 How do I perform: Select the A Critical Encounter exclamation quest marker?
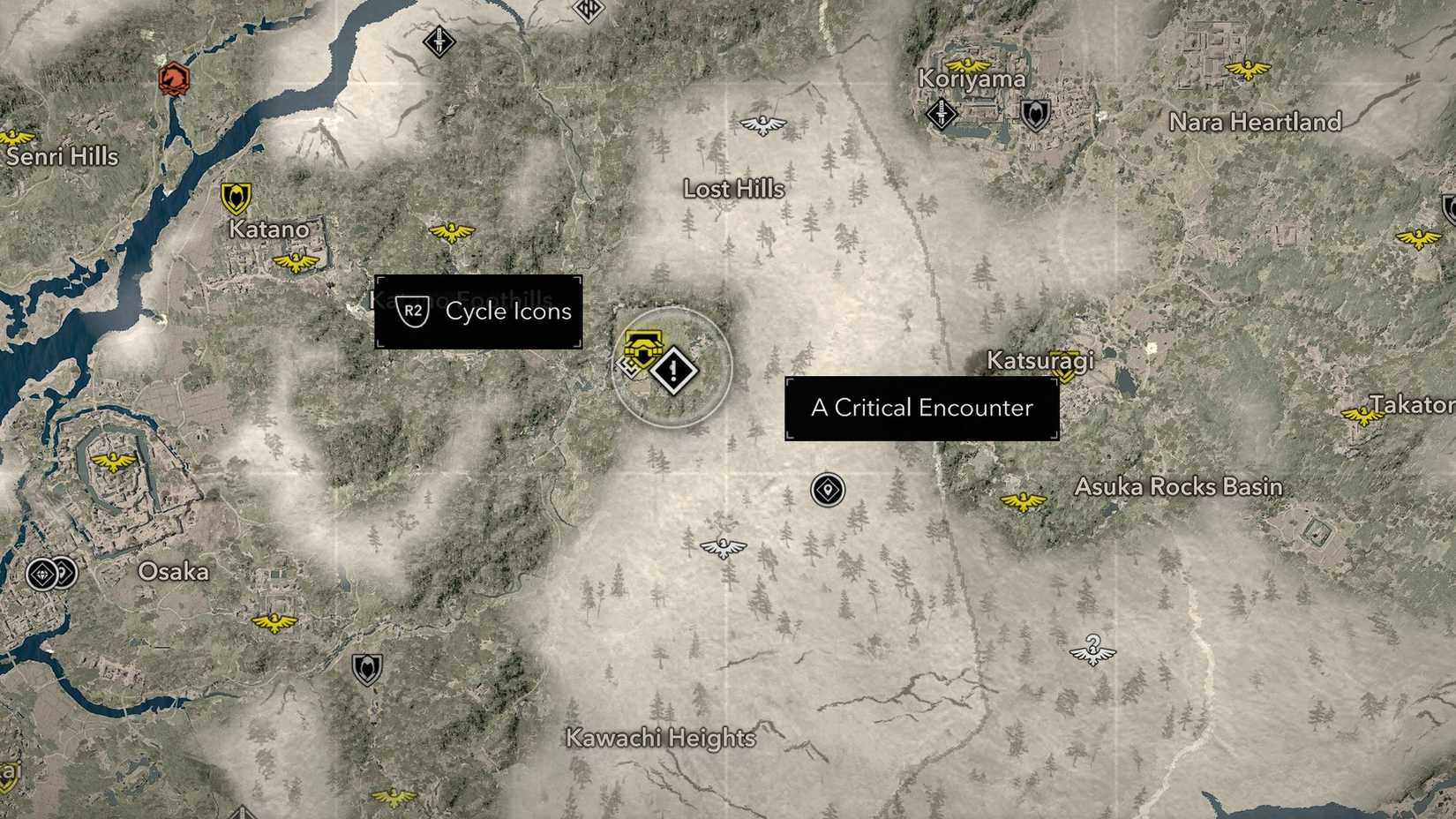pos(673,371)
